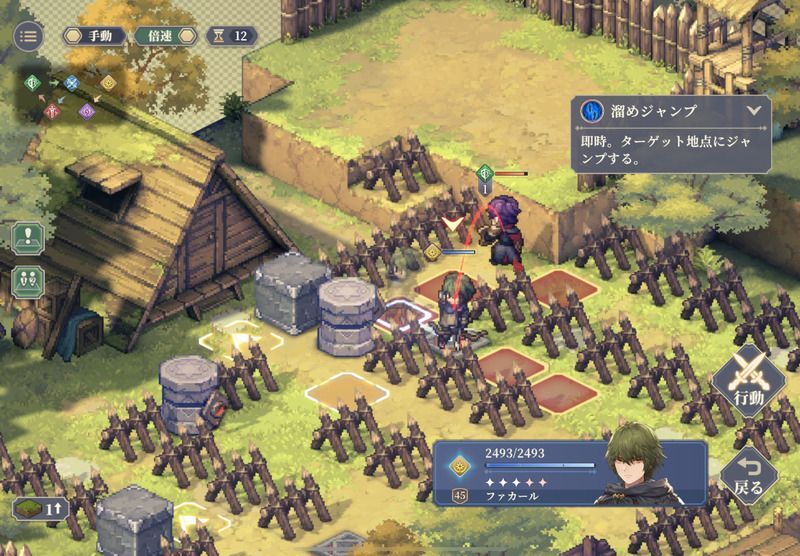800x556 pixels.
Task: Open the hamburger menu
Action: 27,36
